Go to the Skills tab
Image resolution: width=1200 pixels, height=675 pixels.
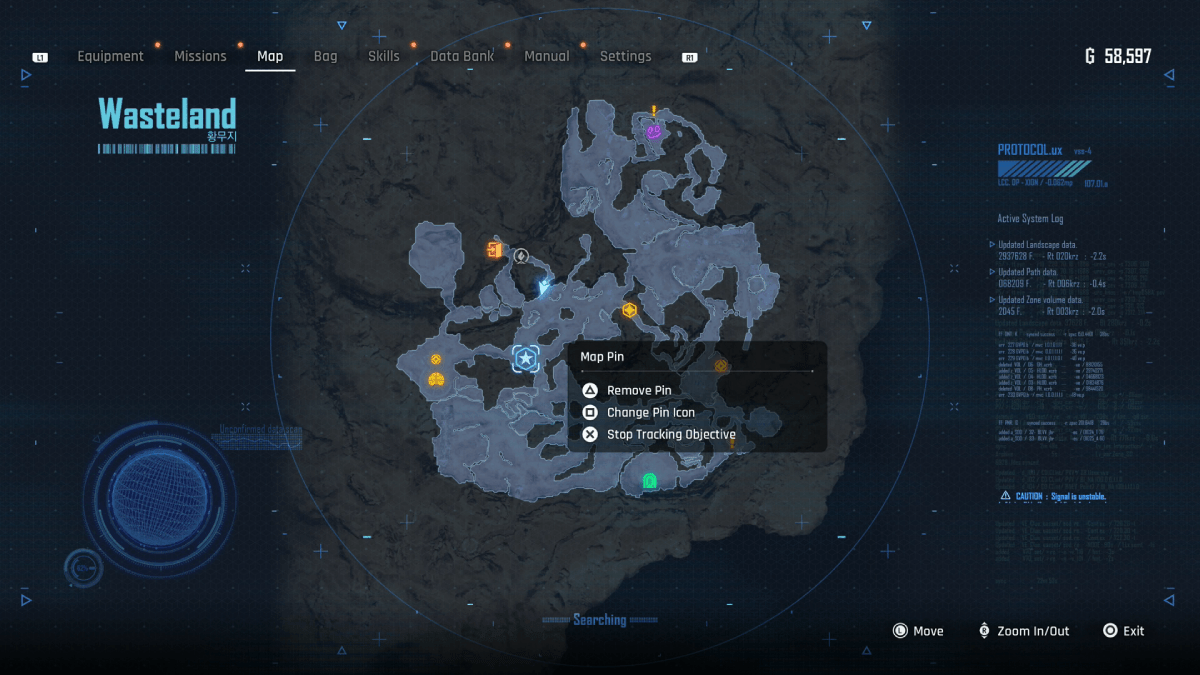point(383,57)
